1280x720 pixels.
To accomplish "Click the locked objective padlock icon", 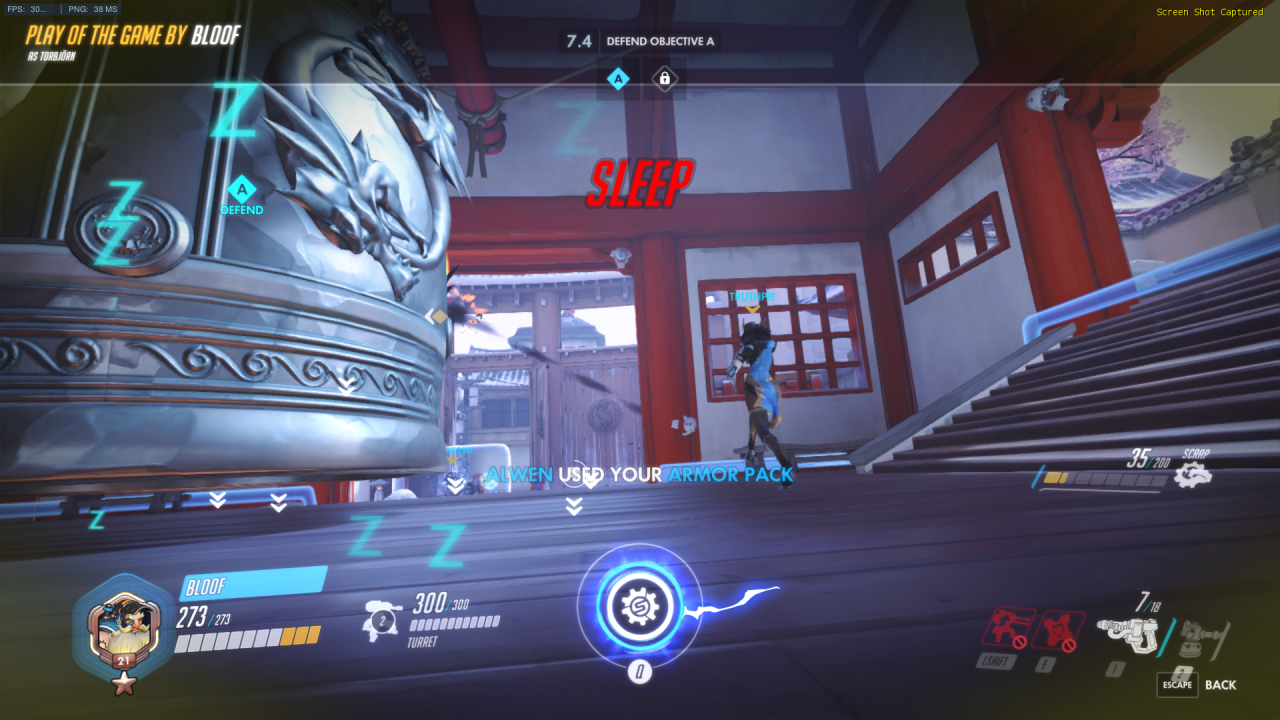I will pyautogui.click(x=664, y=78).
